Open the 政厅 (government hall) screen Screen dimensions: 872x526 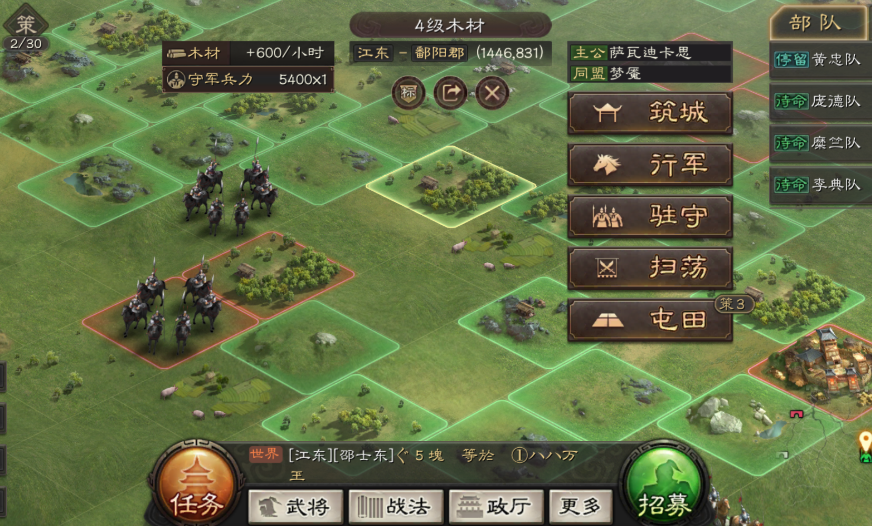click(x=496, y=507)
